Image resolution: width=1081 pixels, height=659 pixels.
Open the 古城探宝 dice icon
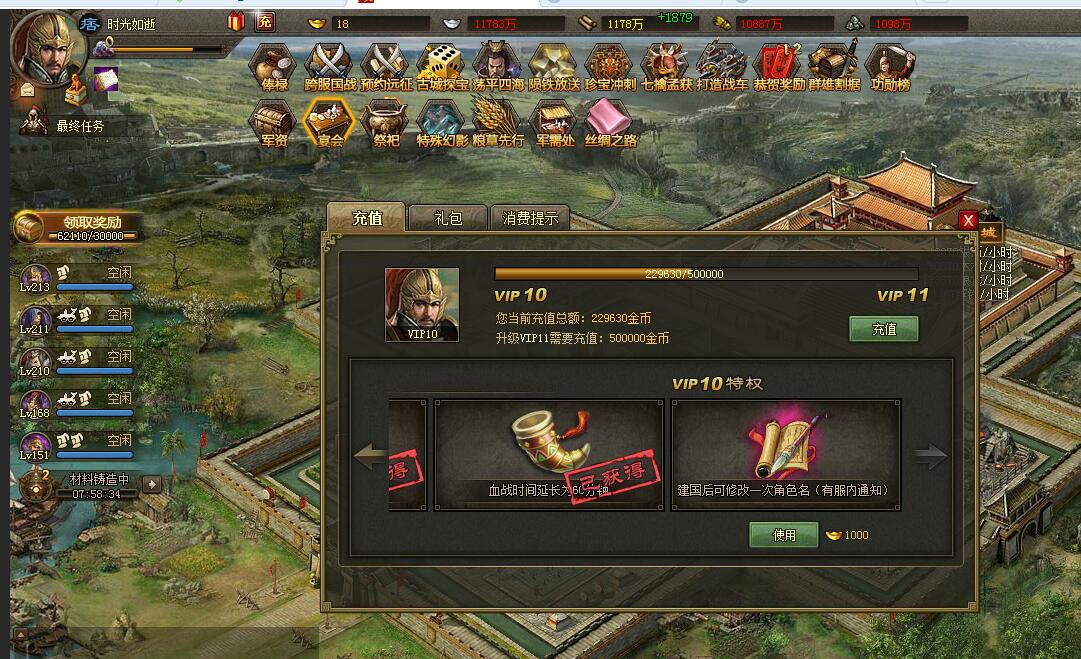pyautogui.click(x=442, y=68)
